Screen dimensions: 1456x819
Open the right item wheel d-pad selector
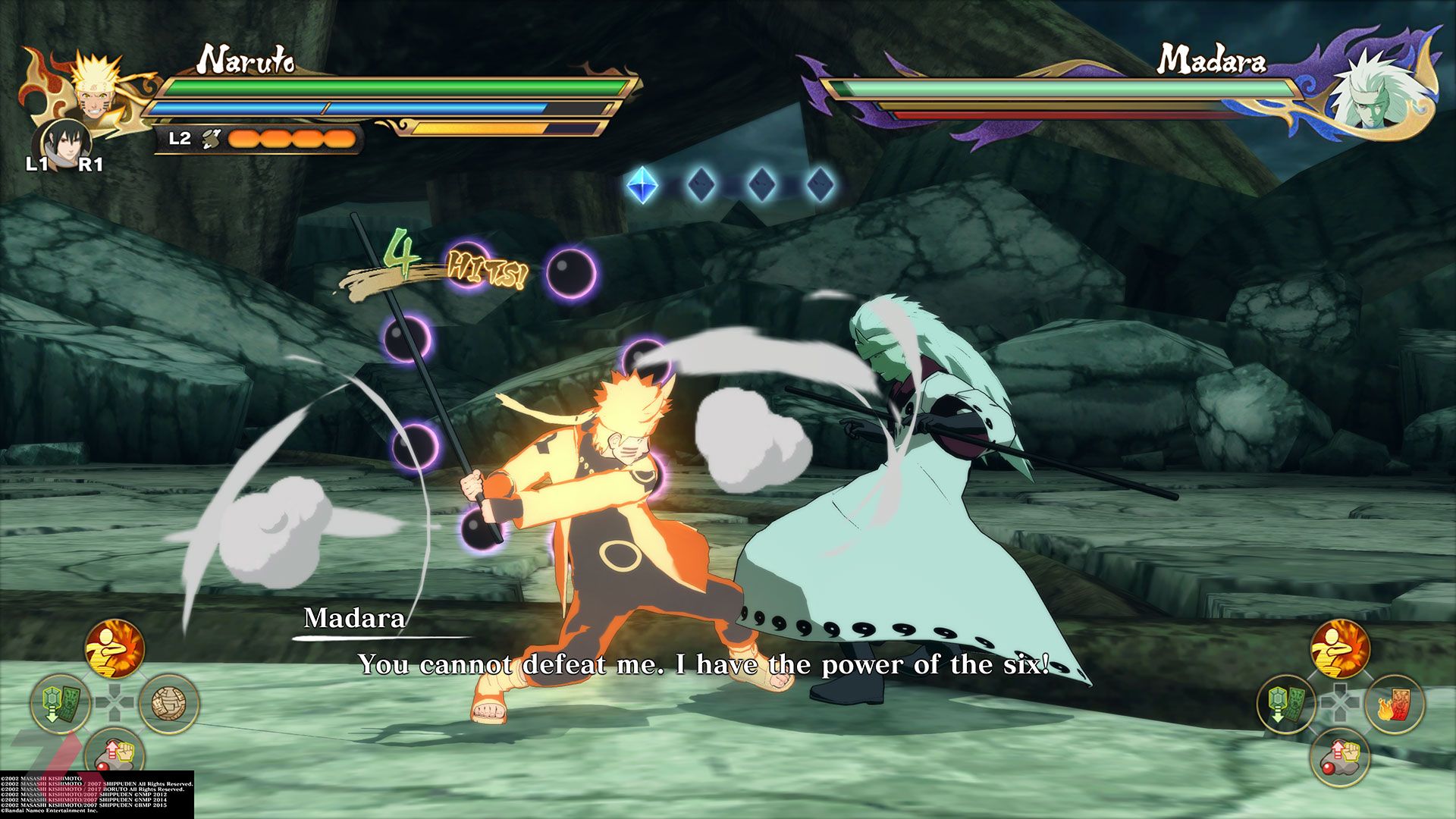pos(1340,701)
